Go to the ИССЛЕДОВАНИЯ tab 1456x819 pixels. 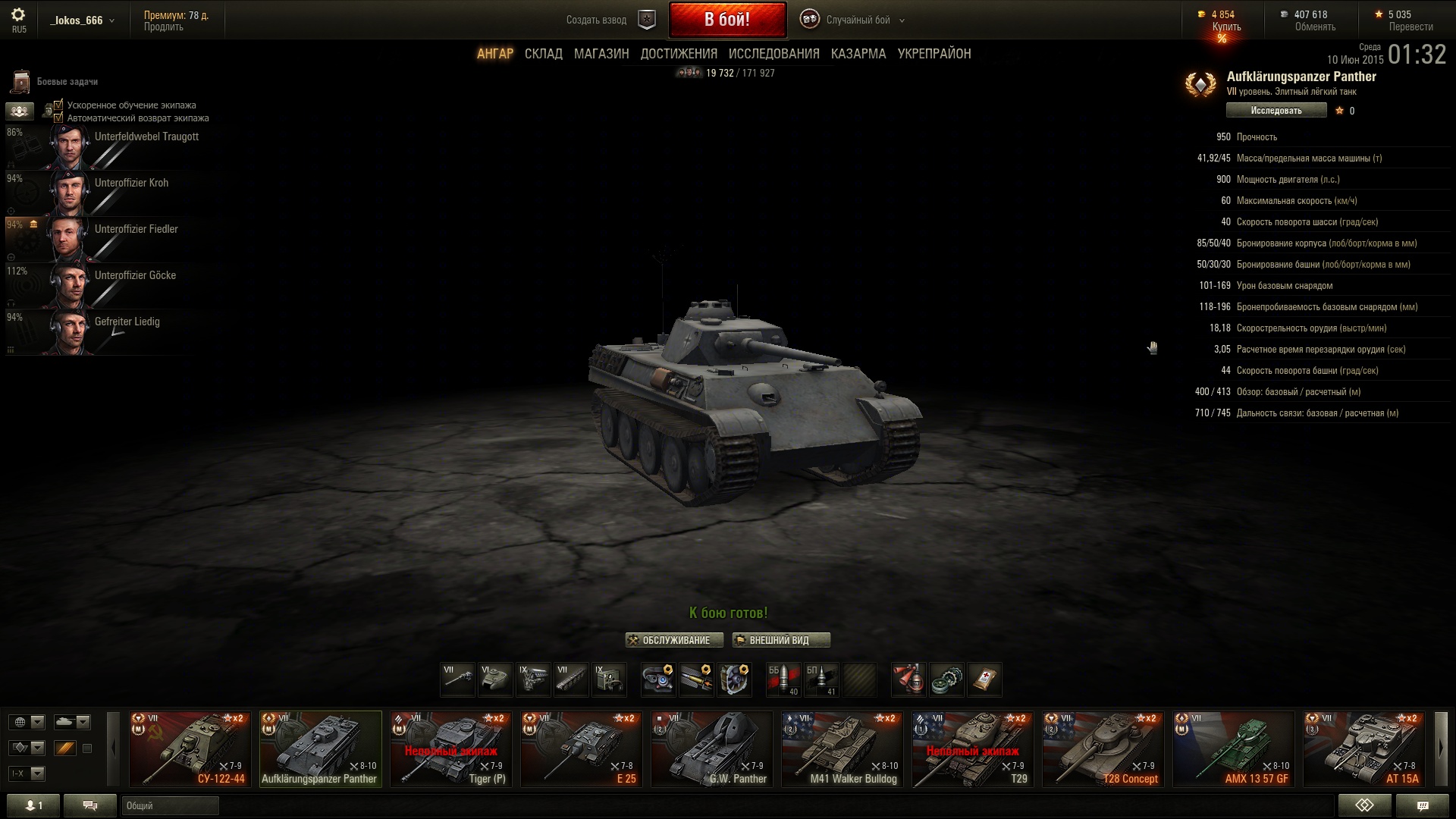pyautogui.click(x=773, y=54)
